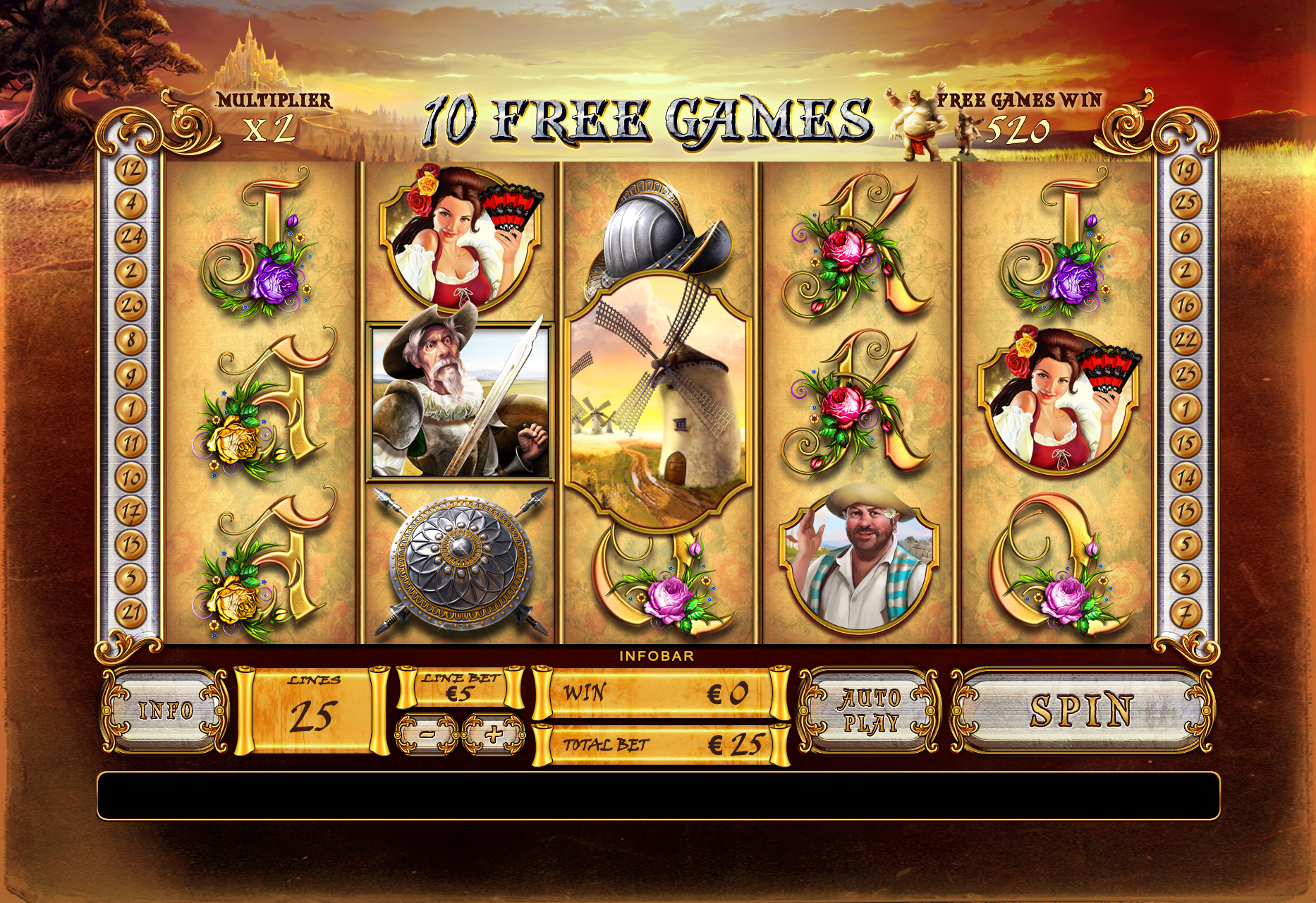The height and width of the screenshot is (903, 1316).
Task: Click the conquistador helmet symbol on reel three
Action: (663, 226)
